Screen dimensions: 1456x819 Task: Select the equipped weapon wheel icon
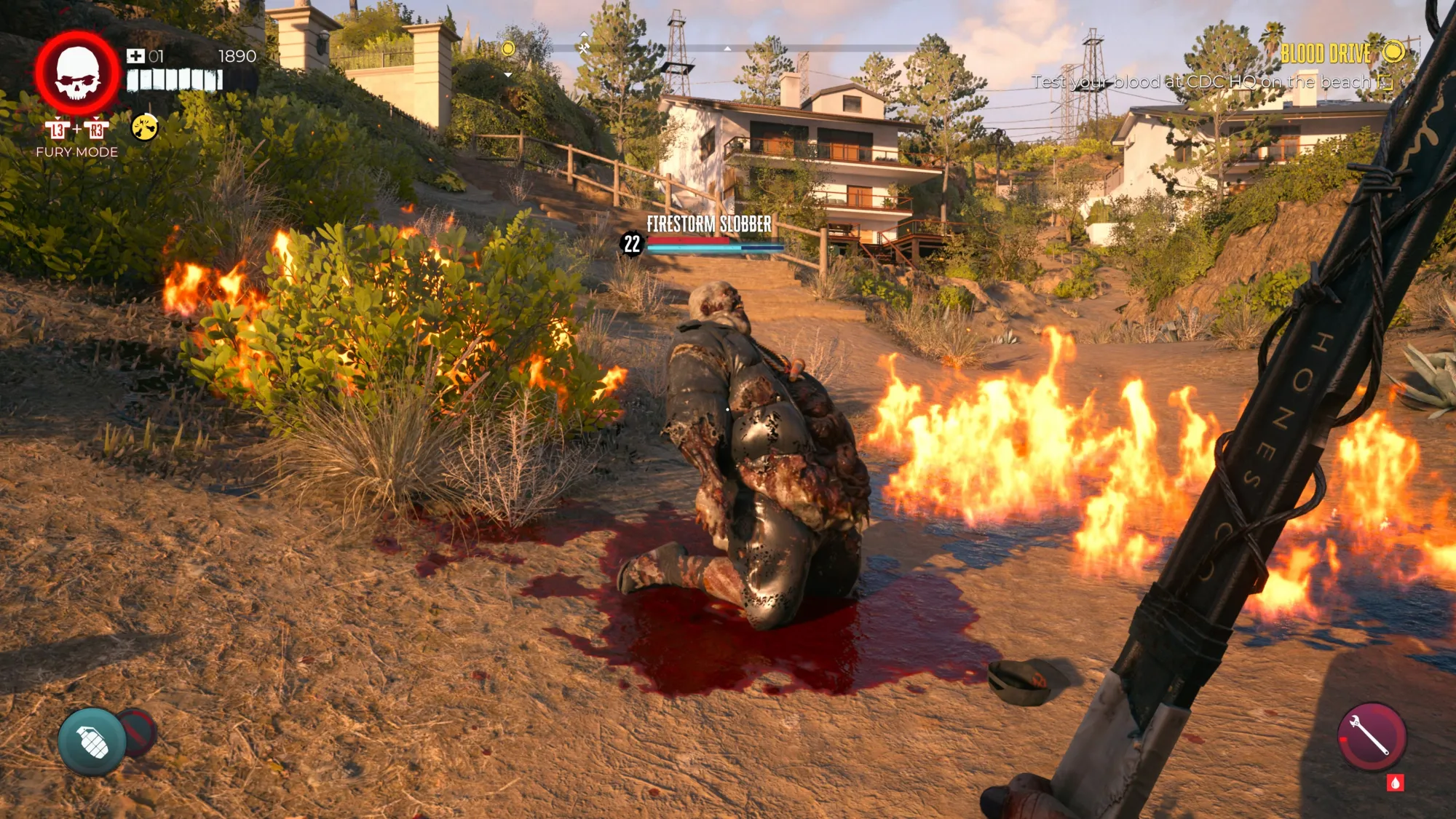coord(1371,736)
